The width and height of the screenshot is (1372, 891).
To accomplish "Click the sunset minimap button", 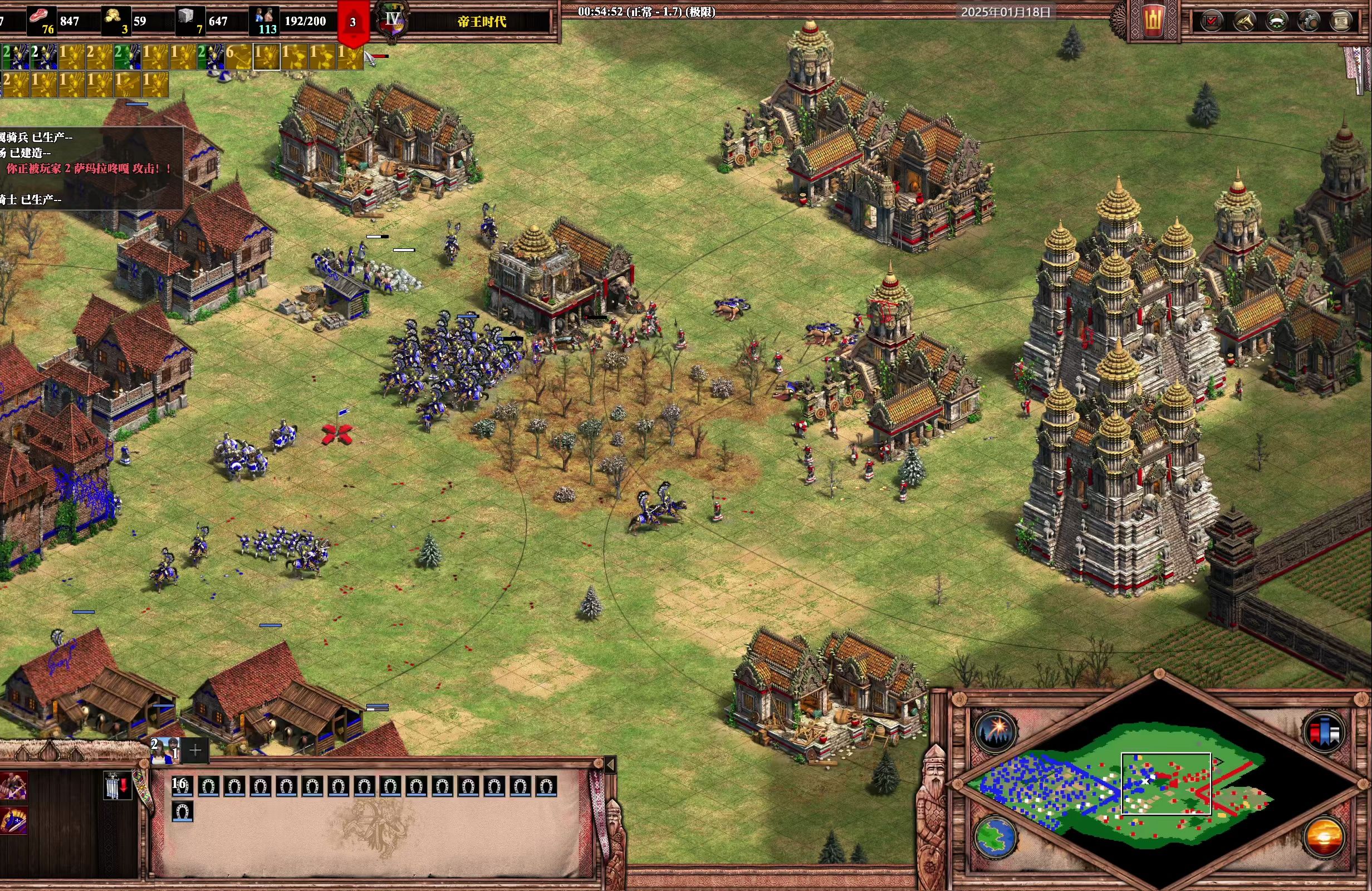I will pyautogui.click(x=1324, y=836).
